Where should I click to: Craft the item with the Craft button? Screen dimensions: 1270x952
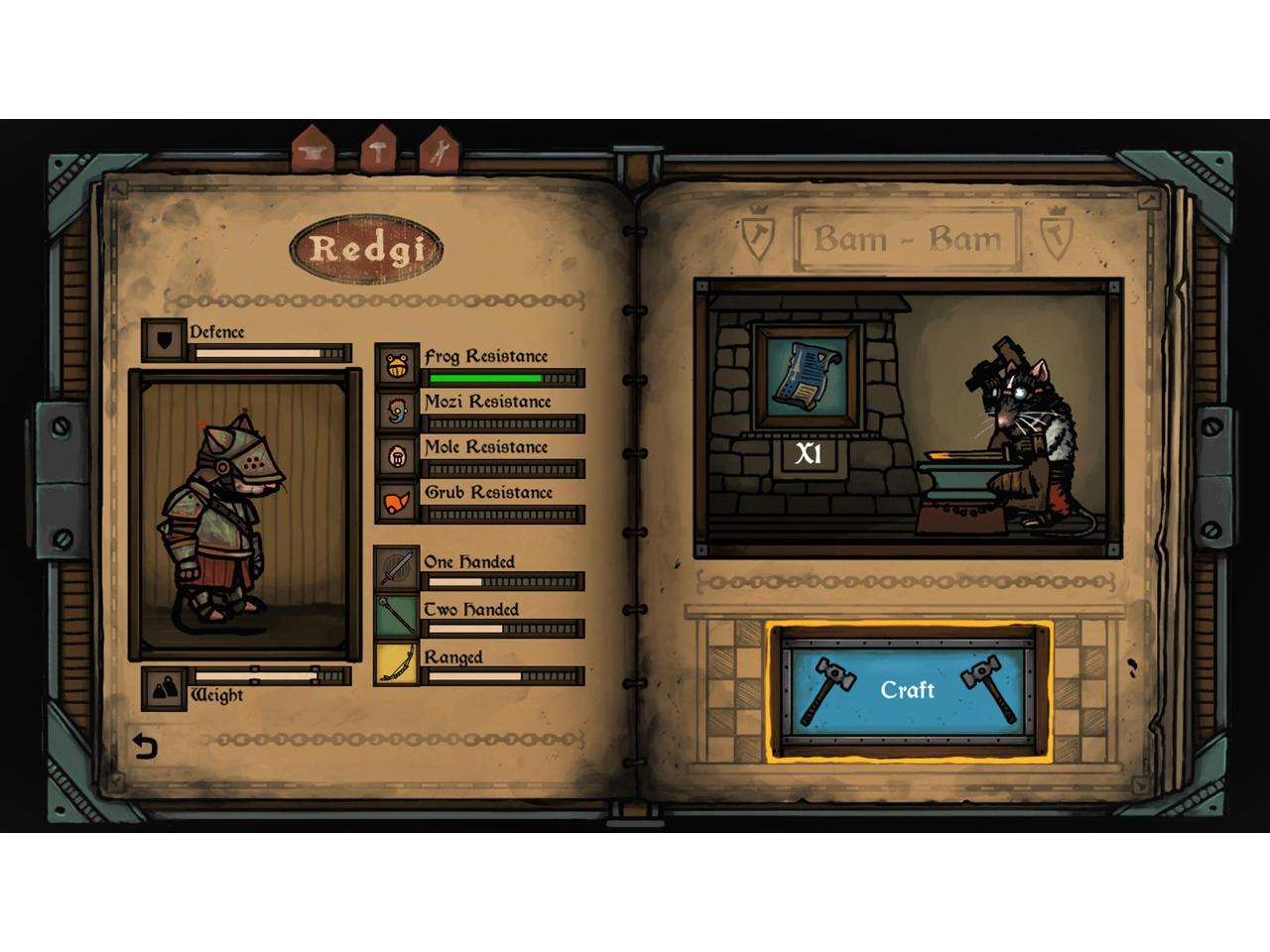click(908, 690)
